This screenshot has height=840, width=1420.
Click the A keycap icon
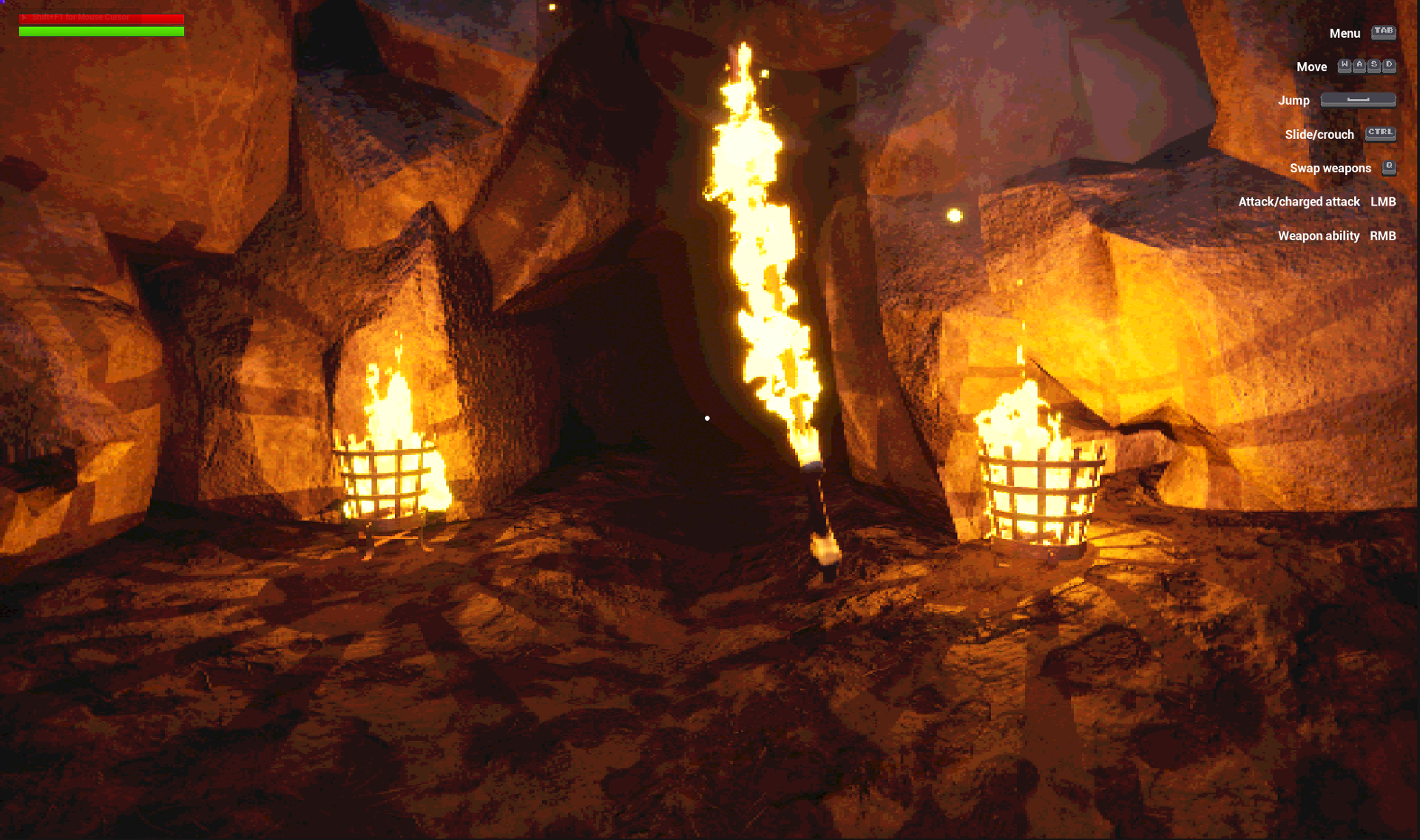tap(1359, 67)
